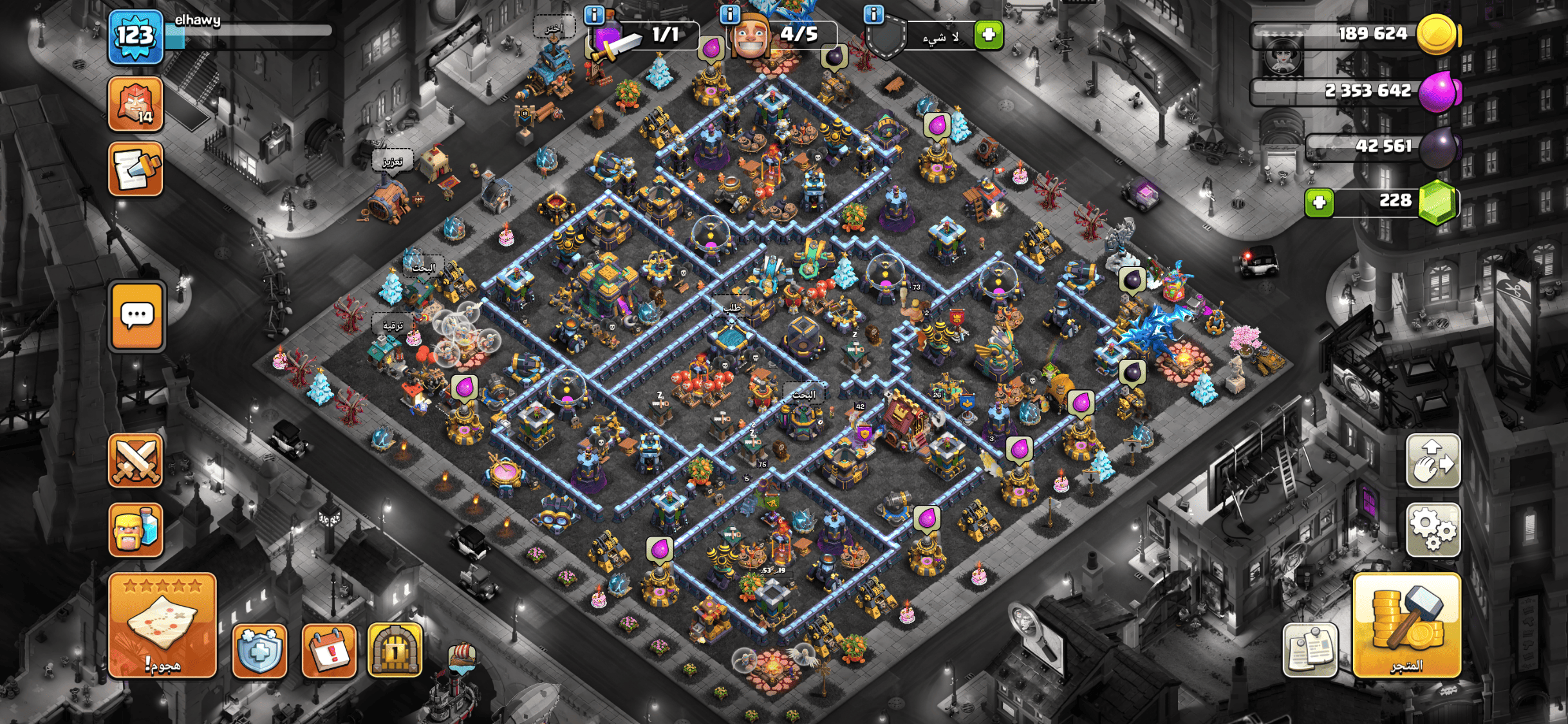
Task: Open the chat speech-bubble panel
Action: pyautogui.click(x=137, y=317)
